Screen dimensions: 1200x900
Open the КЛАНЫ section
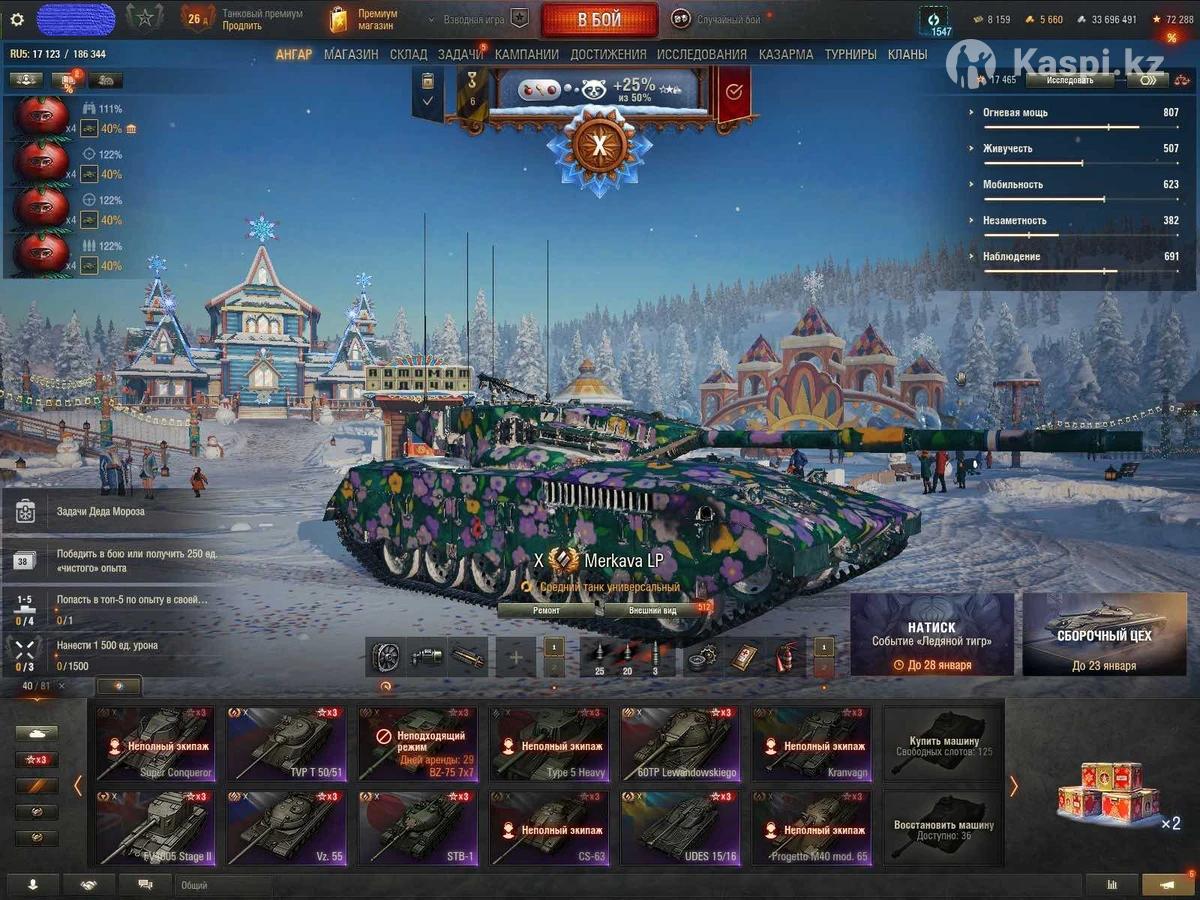[x=907, y=54]
